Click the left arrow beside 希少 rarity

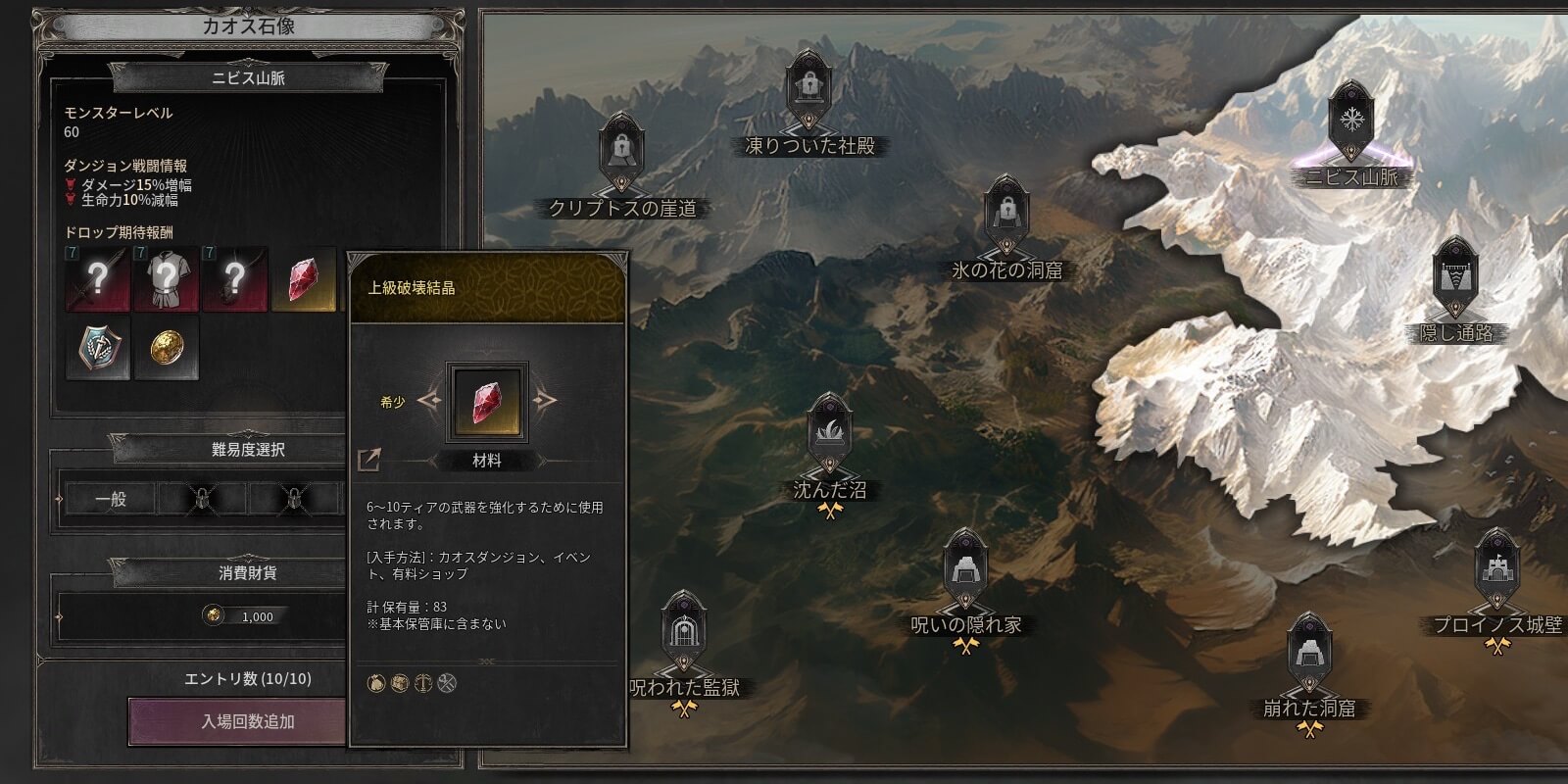(433, 399)
